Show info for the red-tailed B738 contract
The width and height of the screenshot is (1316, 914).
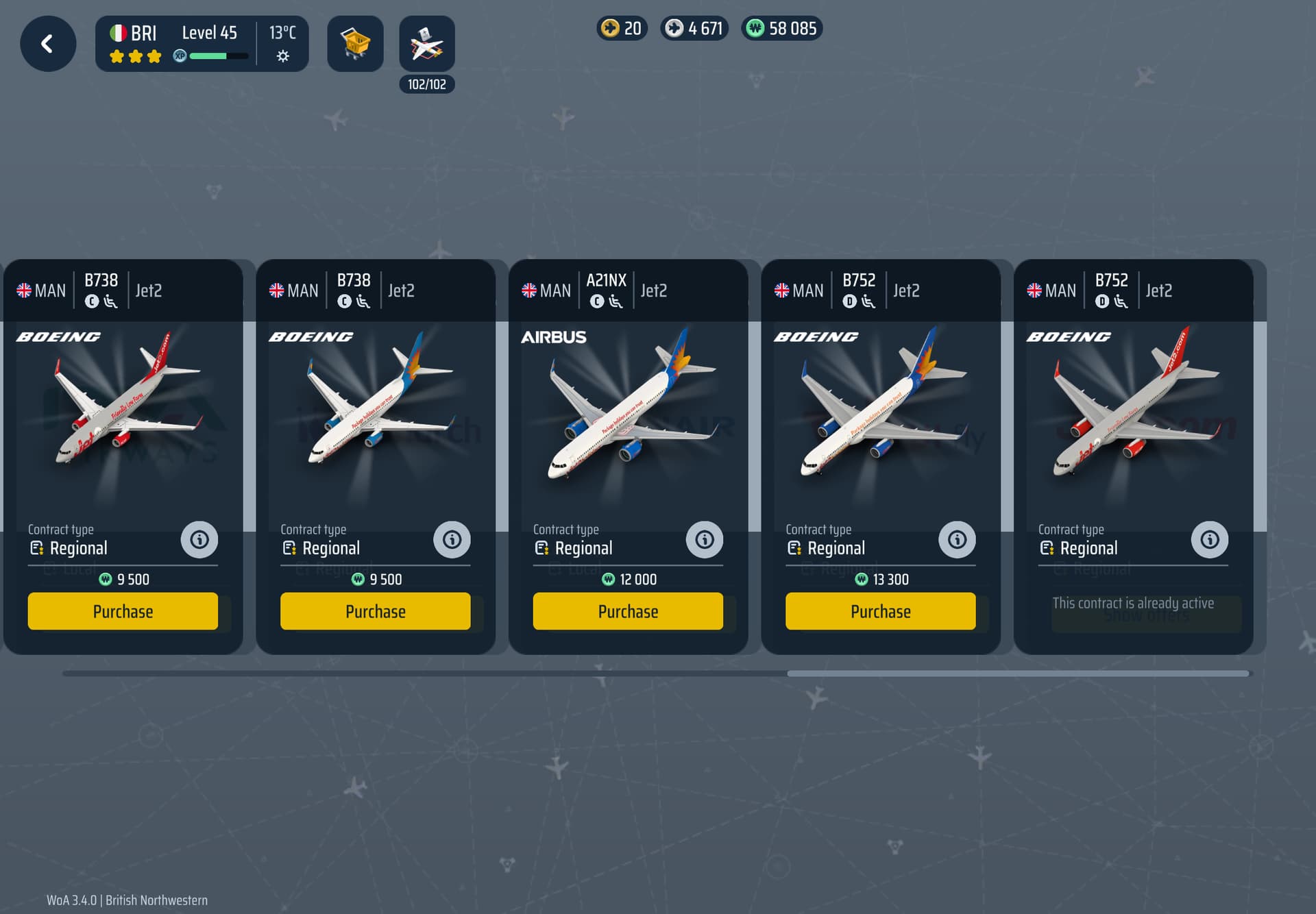click(199, 540)
